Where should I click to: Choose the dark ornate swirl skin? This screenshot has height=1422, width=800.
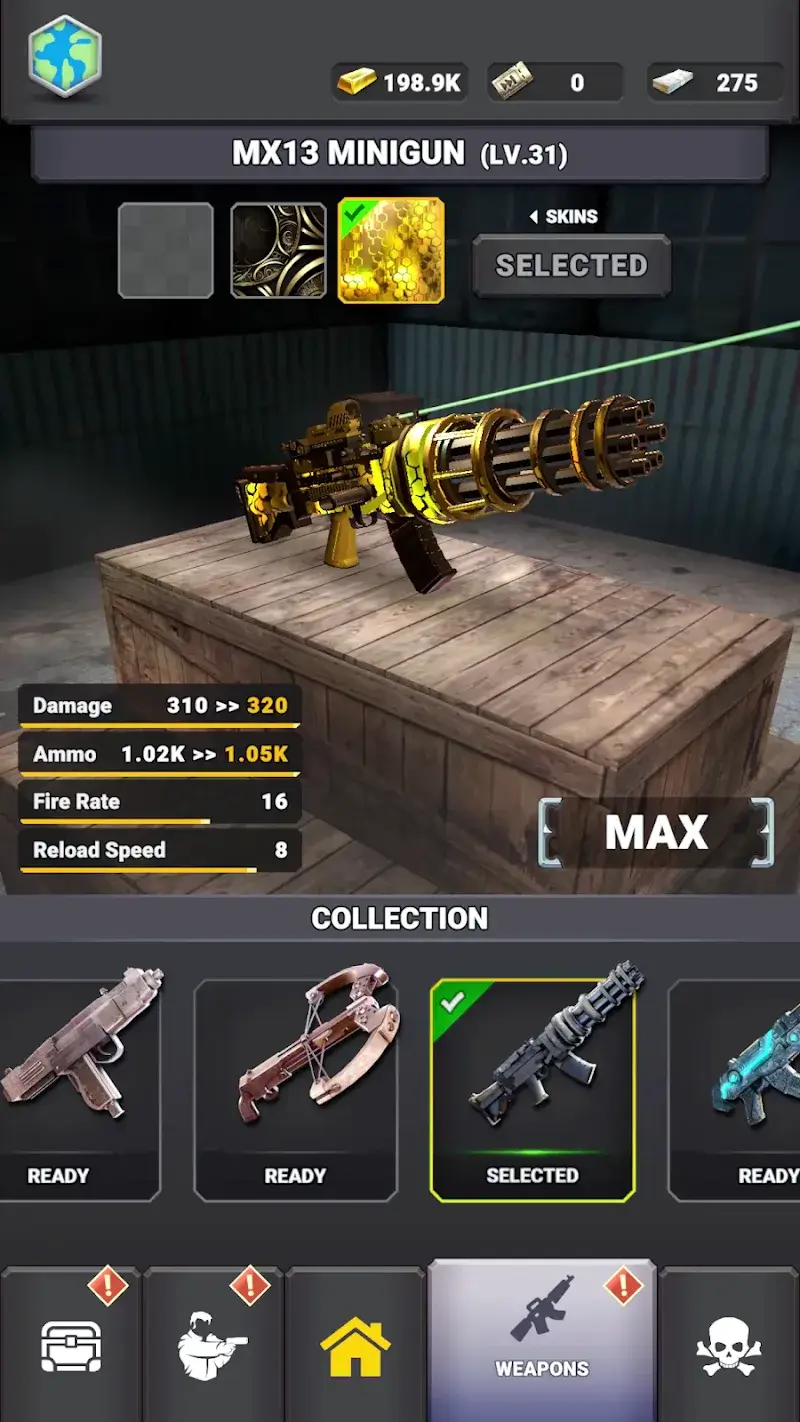279,251
